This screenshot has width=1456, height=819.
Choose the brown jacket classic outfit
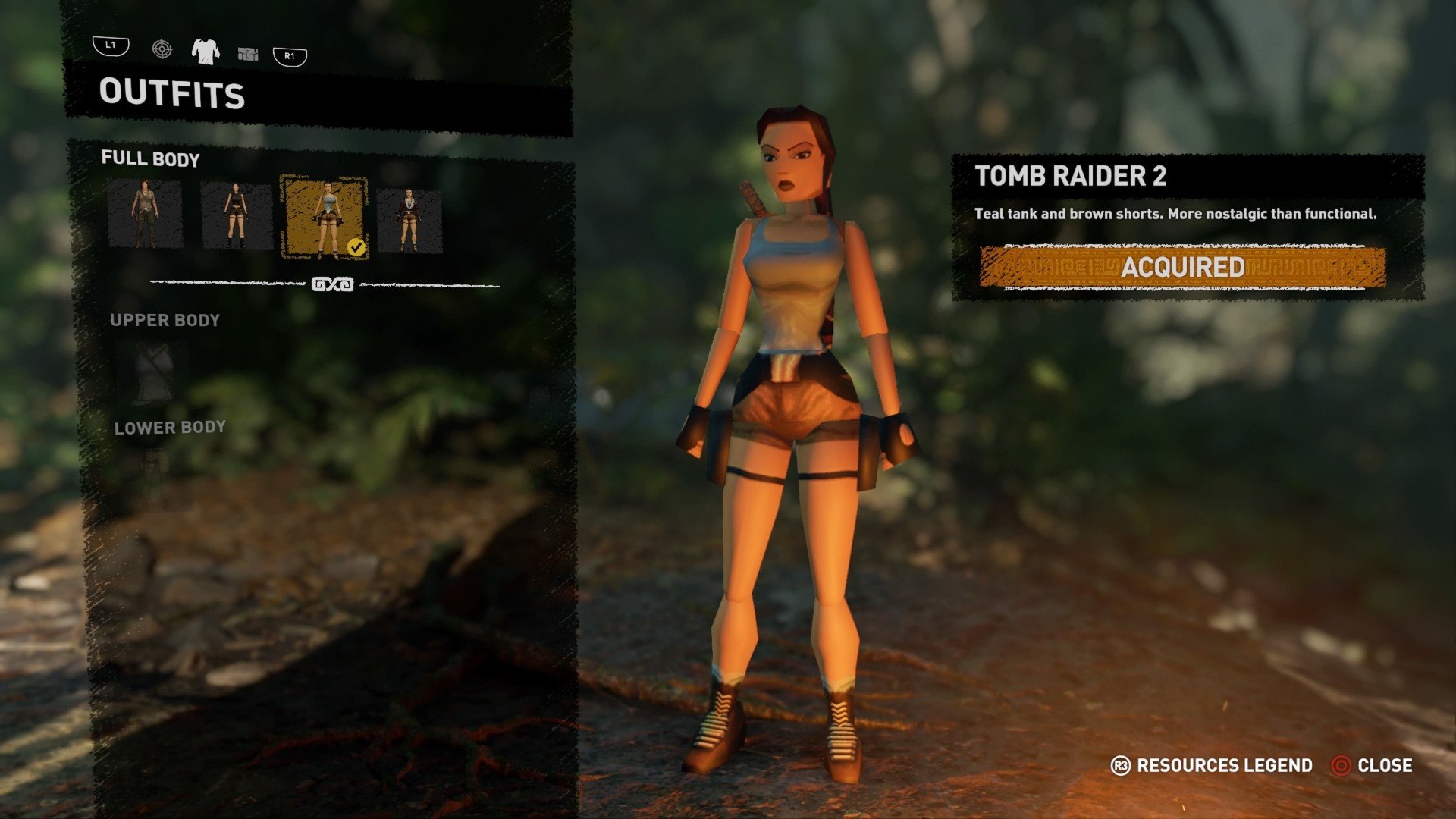pos(409,220)
